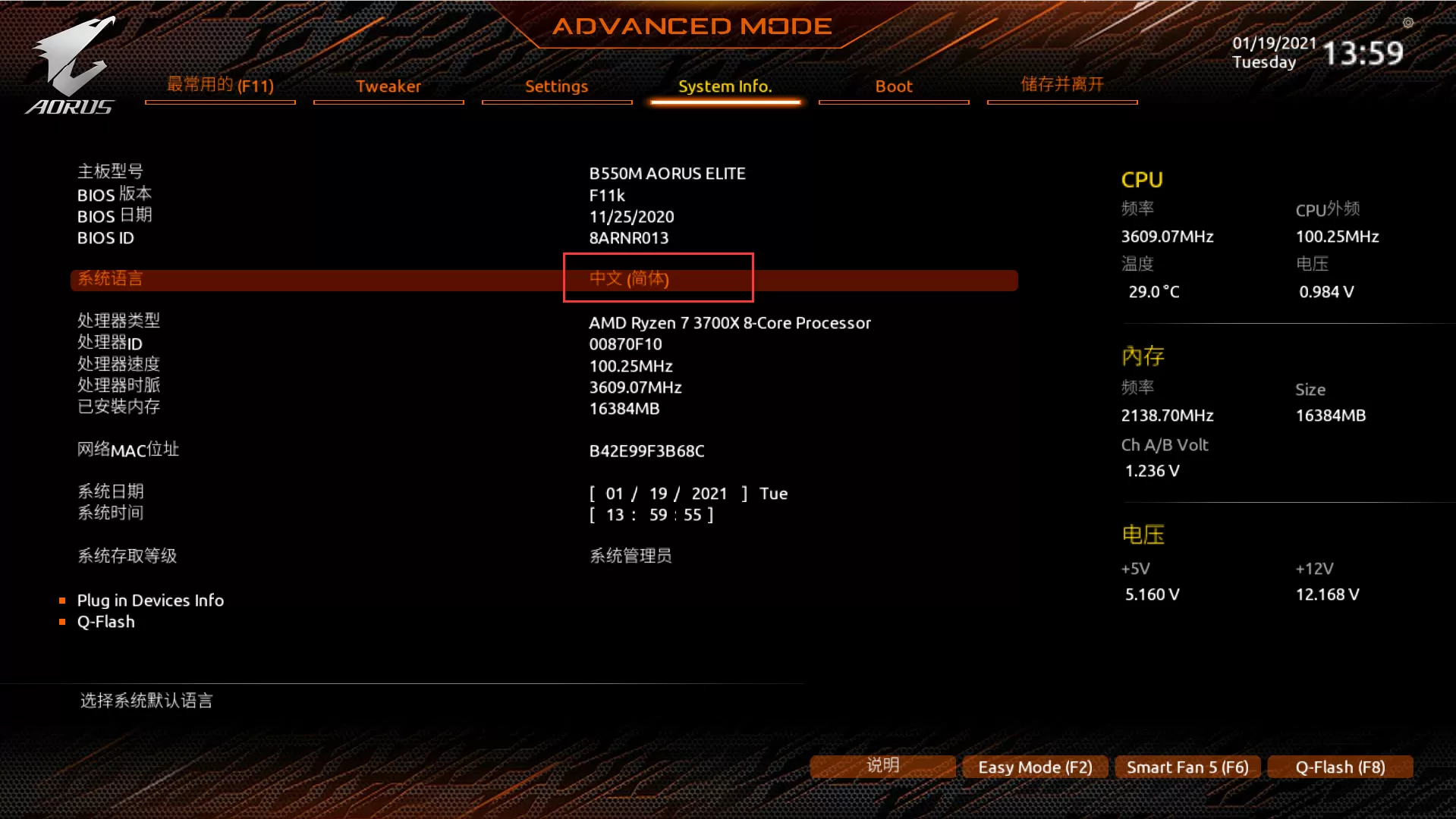Select the System Info. tab
Screen dimensions: 1456x819
pyautogui.click(x=725, y=86)
